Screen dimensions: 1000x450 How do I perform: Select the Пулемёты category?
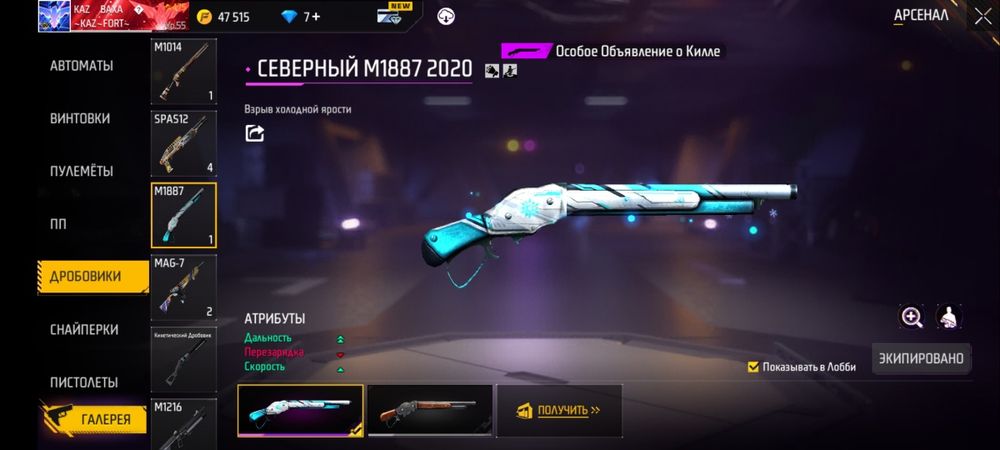point(82,171)
